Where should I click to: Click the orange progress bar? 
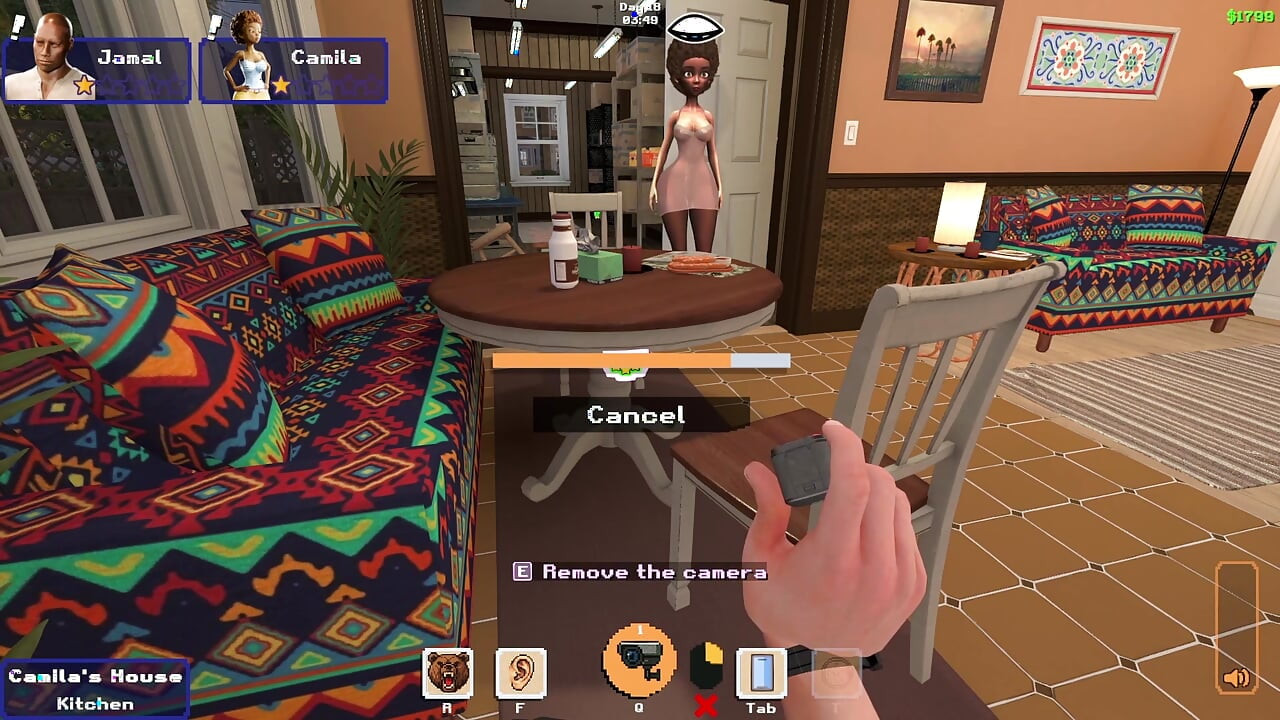(x=640, y=360)
